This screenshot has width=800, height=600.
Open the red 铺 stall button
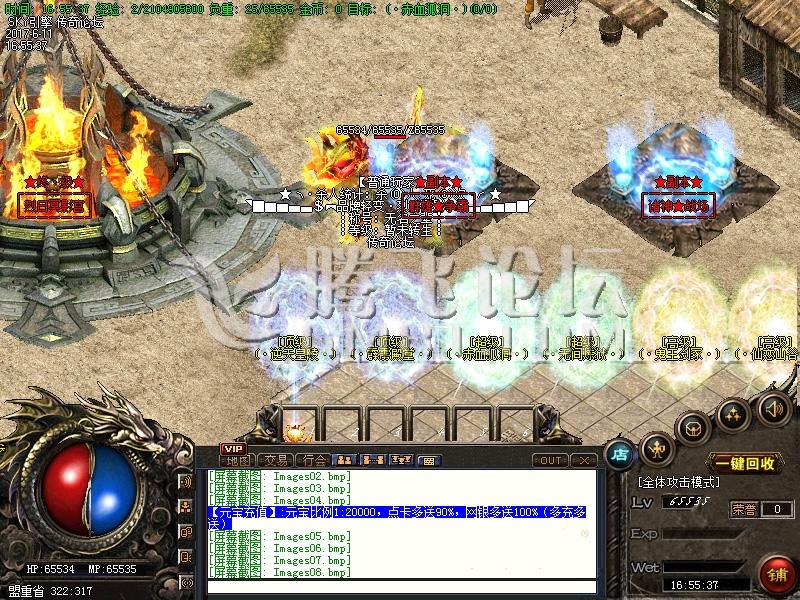coord(775,575)
